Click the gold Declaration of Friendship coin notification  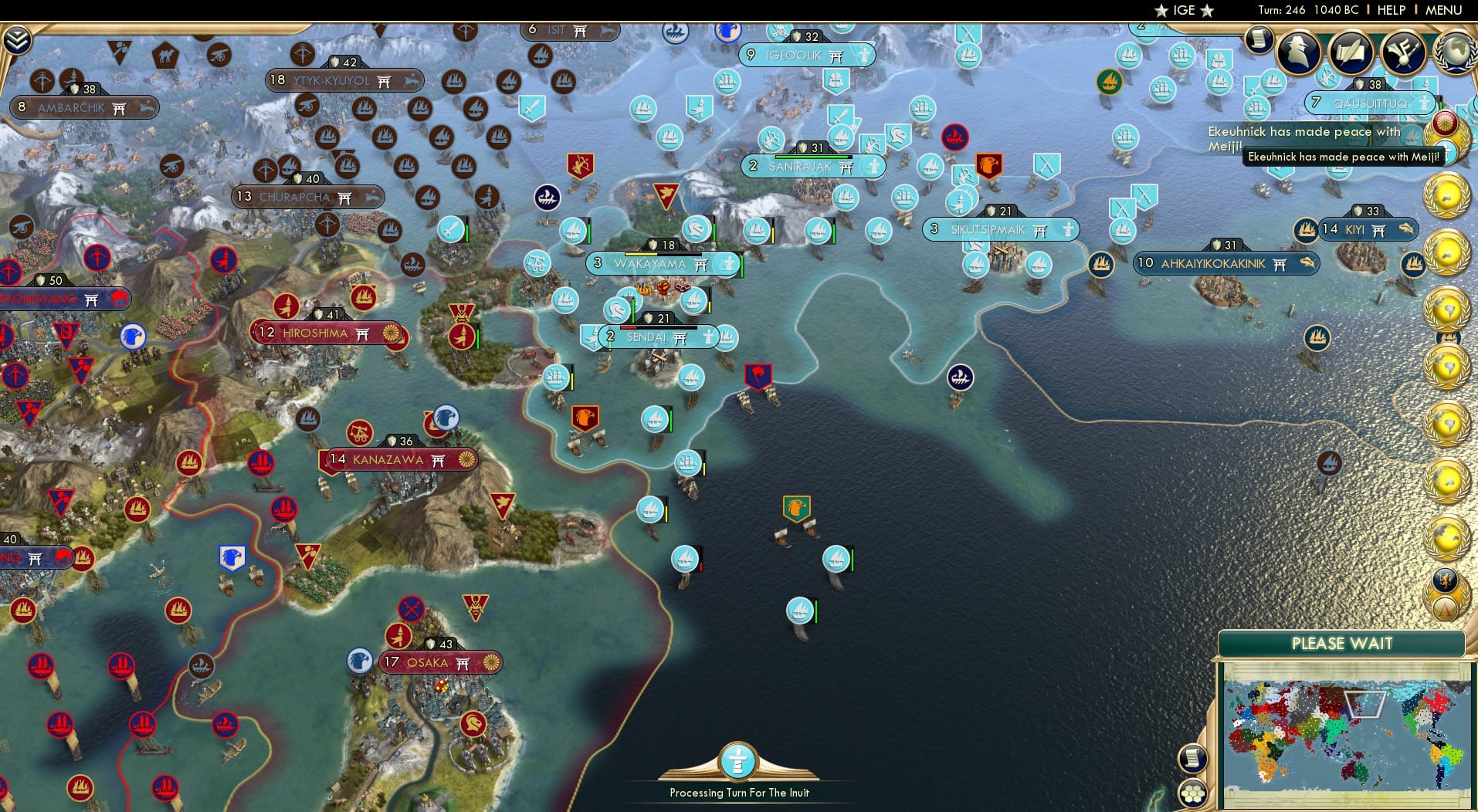[x=1446, y=594]
